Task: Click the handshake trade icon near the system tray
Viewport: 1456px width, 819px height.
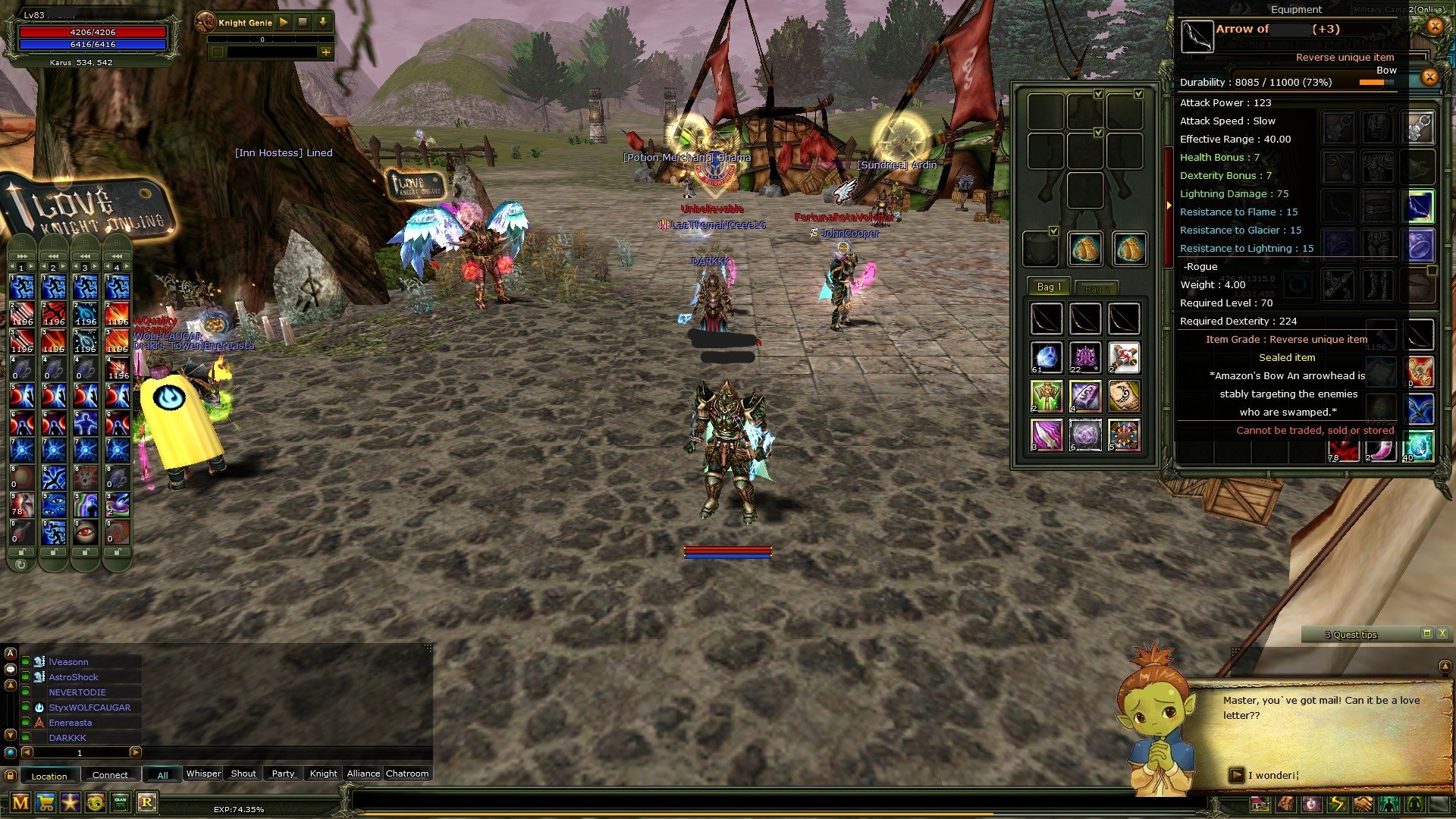Action: click(x=1362, y=804)
